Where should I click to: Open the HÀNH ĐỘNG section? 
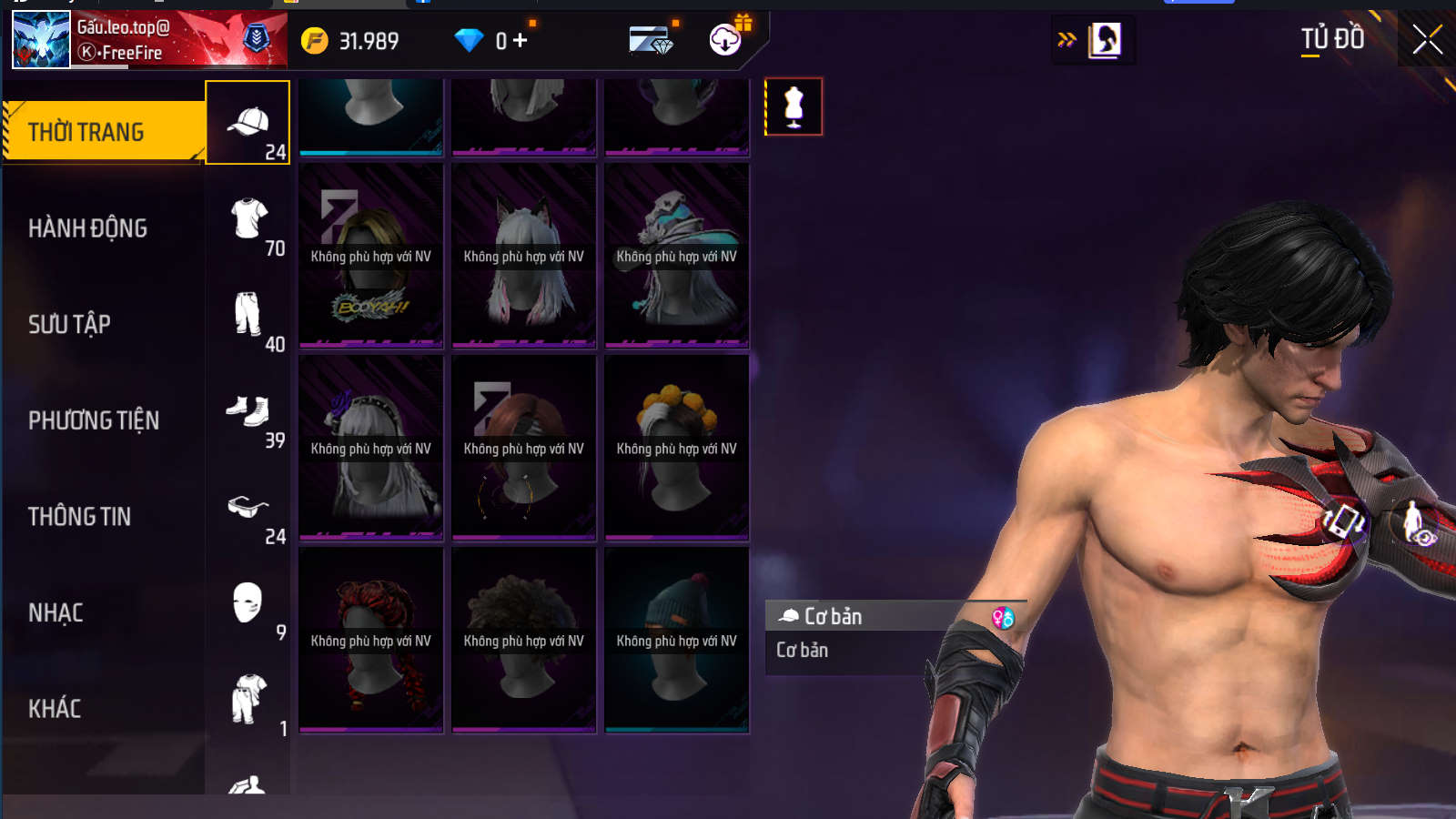(x=88, y=228)
